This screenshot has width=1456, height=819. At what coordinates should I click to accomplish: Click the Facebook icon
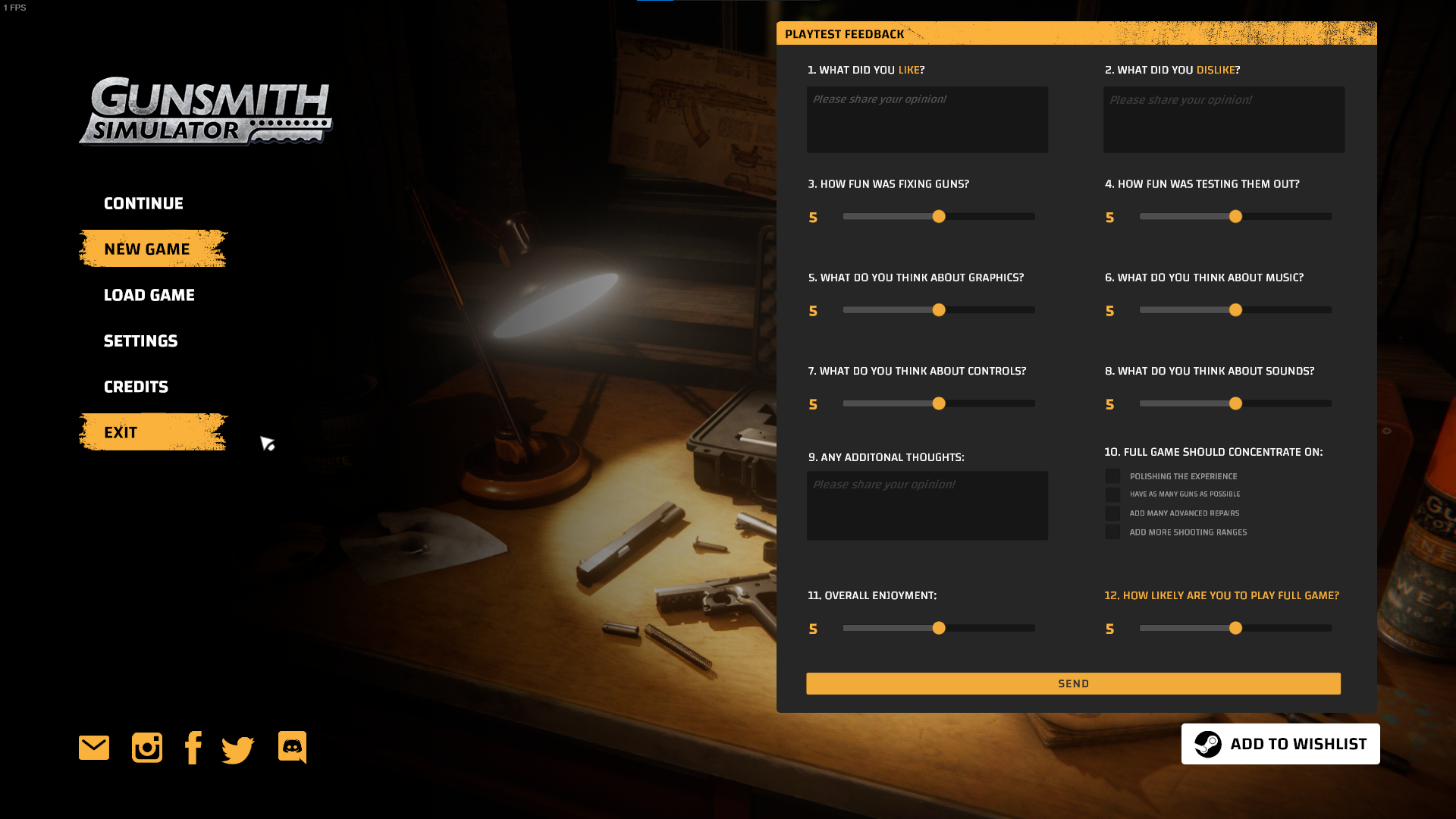click(193, 747)
